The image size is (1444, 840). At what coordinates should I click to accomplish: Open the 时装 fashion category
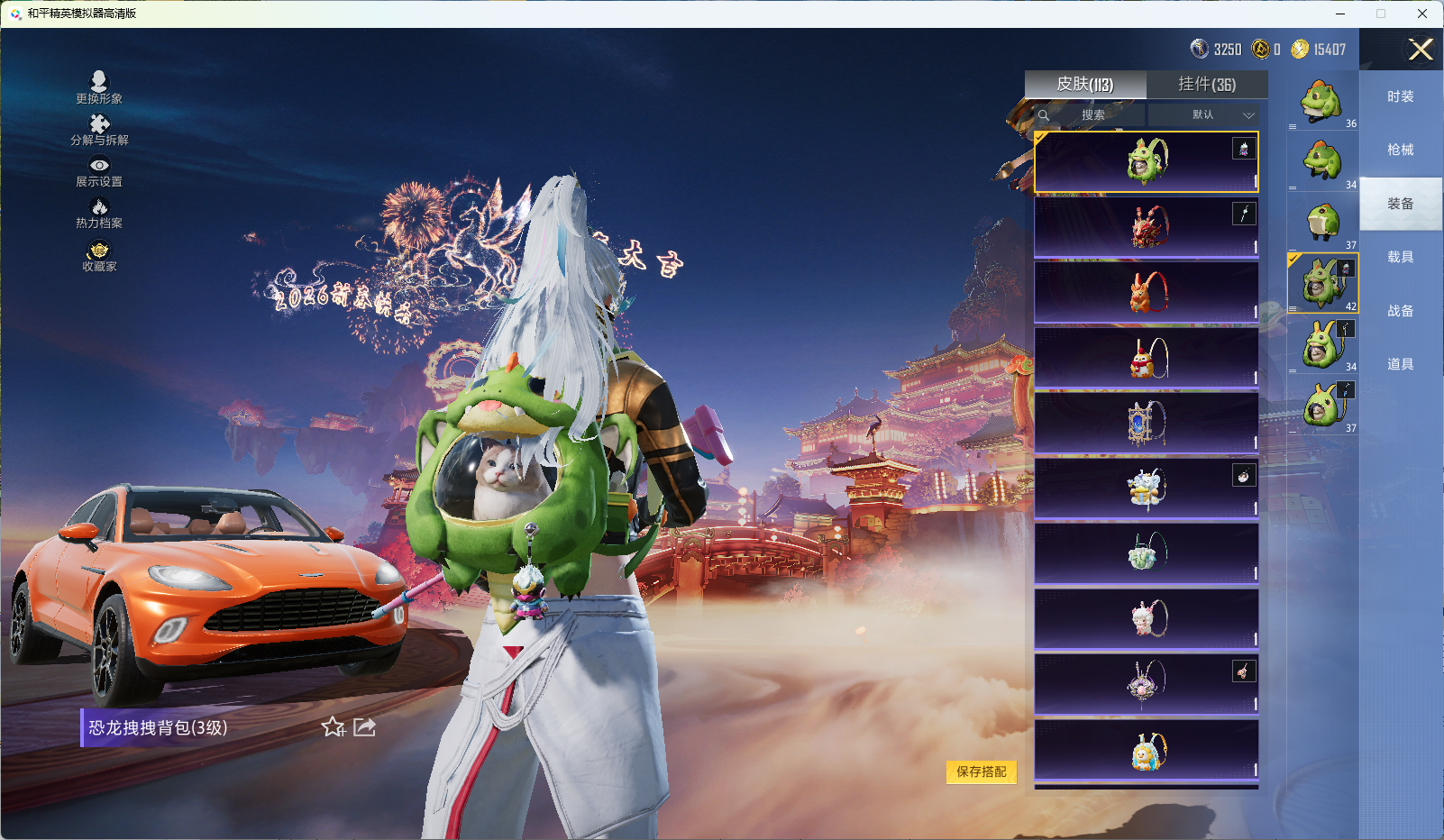[x=1401, y=96]
